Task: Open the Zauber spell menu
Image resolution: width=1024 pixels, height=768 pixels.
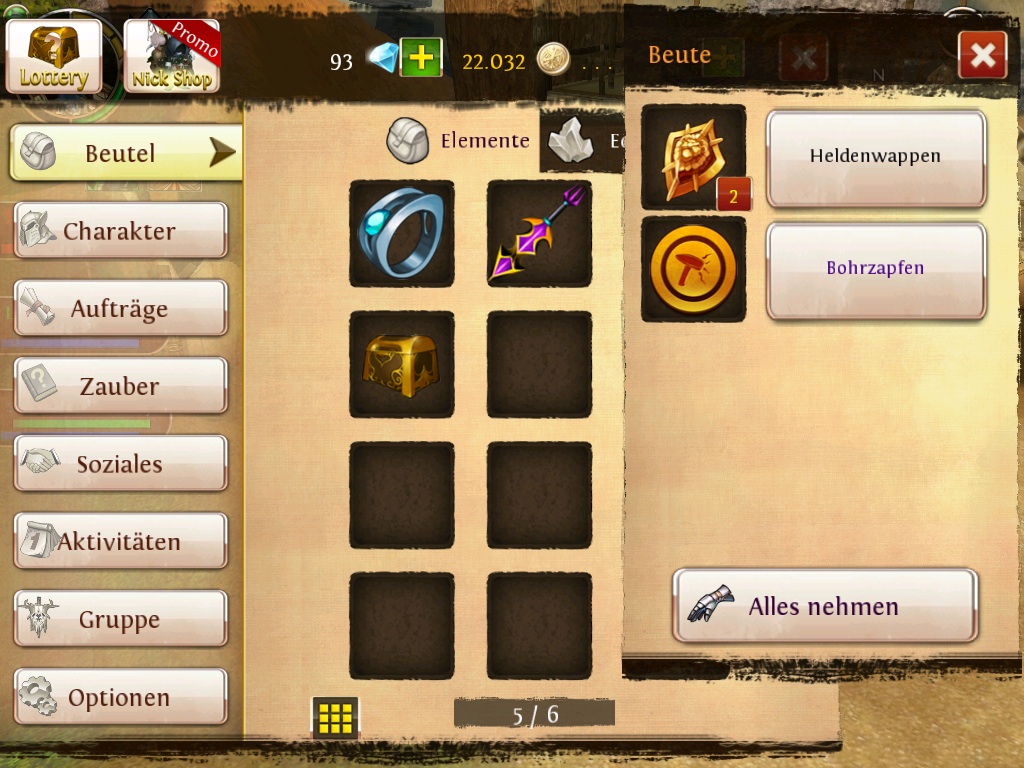Action: coord(120,386)
